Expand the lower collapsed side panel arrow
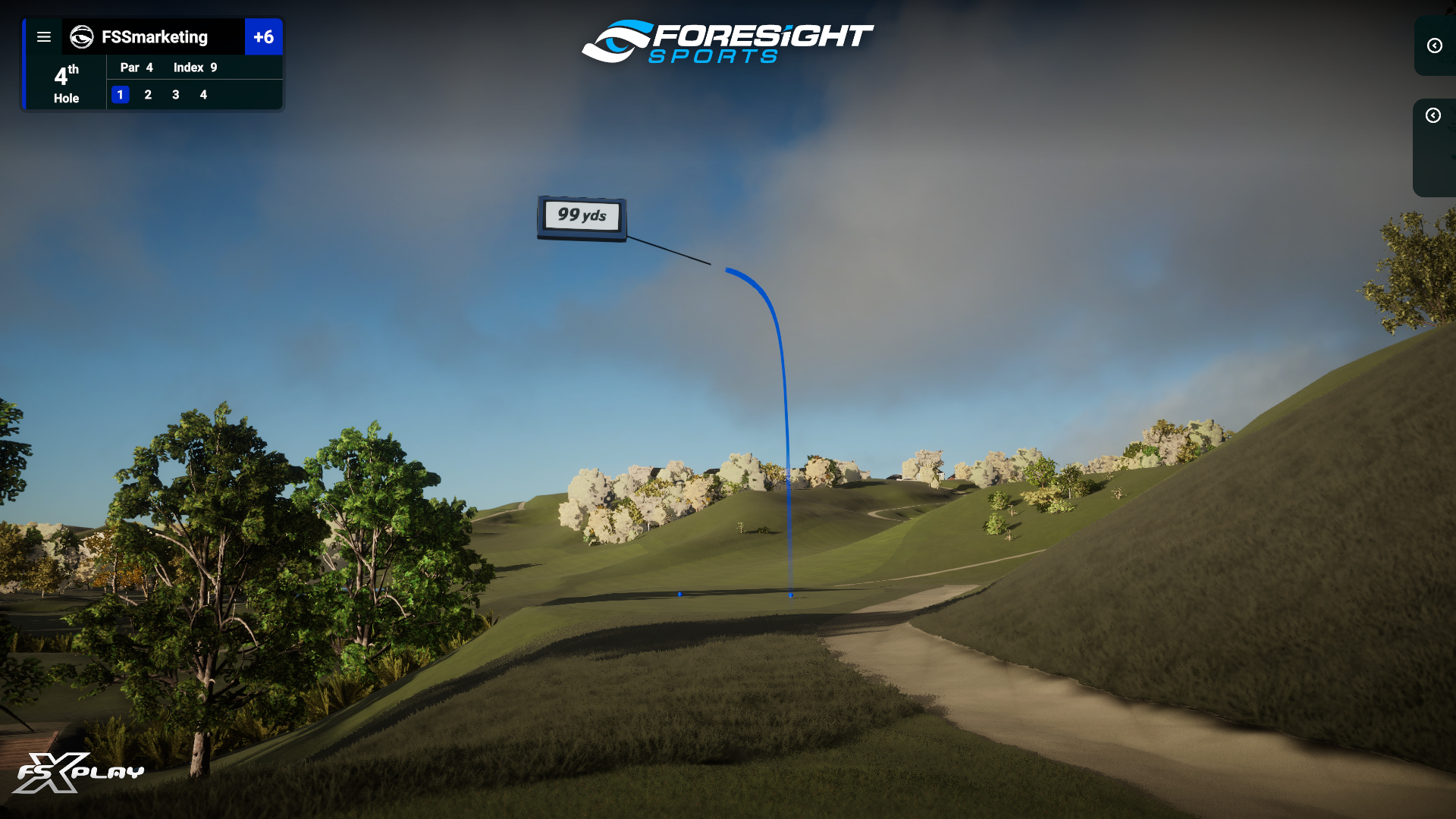1456x819 pixels. pos(1432,115)
